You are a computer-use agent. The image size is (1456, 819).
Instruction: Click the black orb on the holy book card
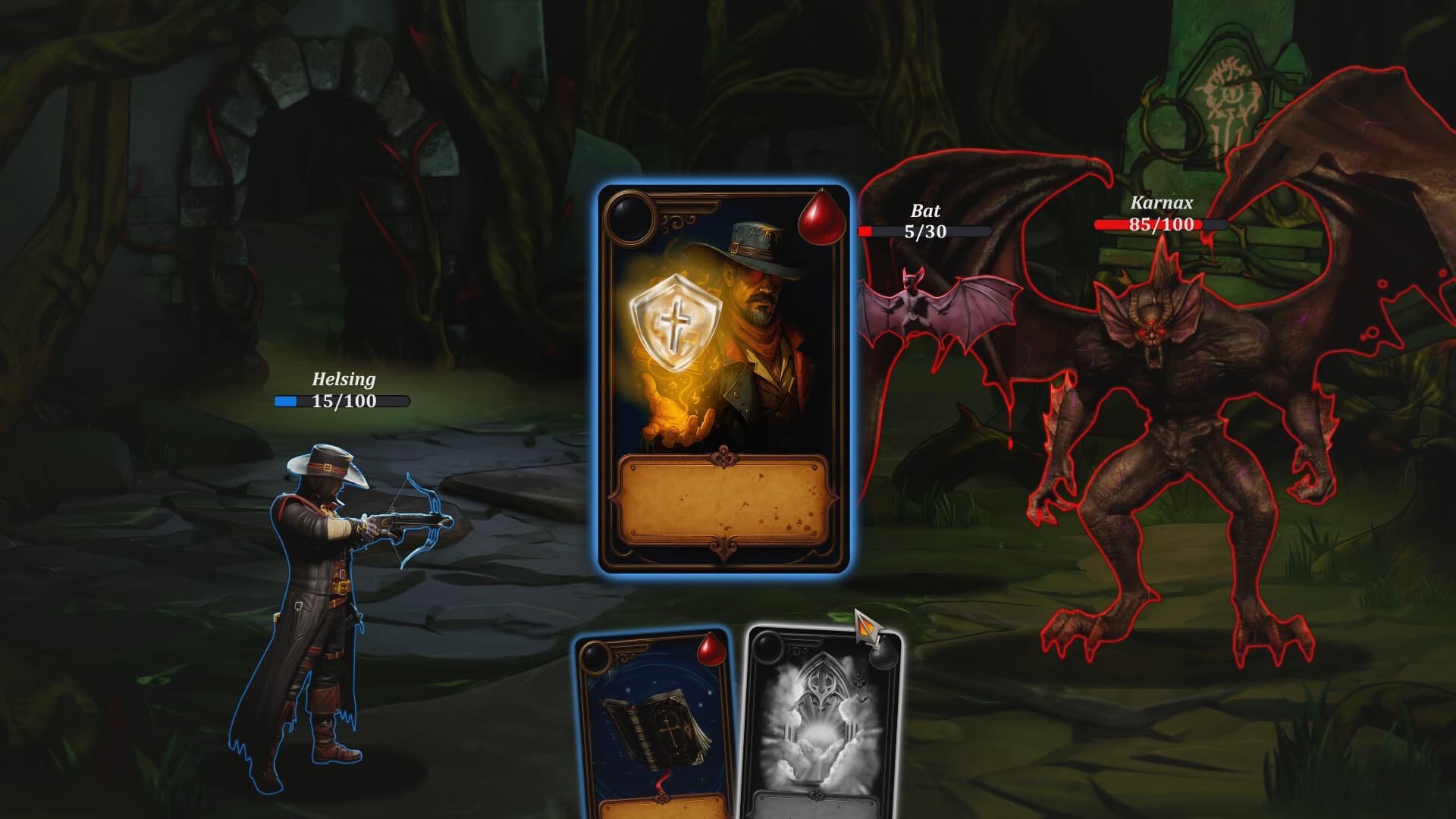pos(595,657)
